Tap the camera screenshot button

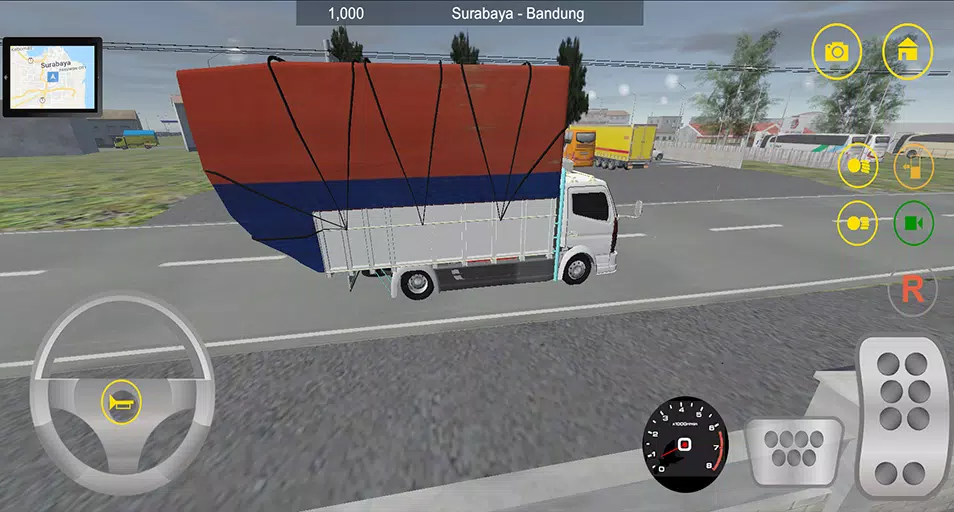(x=836, y=52)
